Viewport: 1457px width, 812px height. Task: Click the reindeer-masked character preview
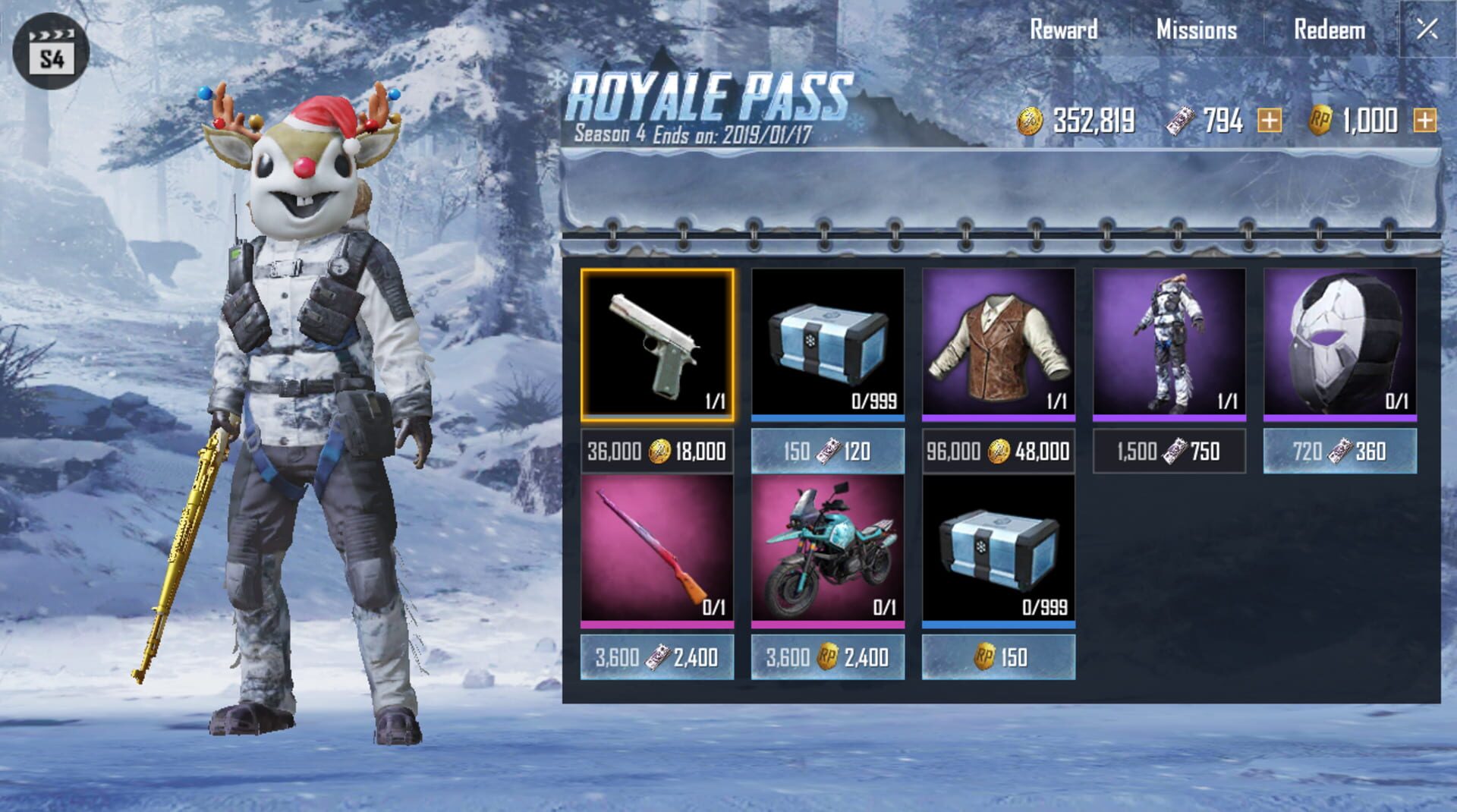pyautogui.click(x=304, y=379)
